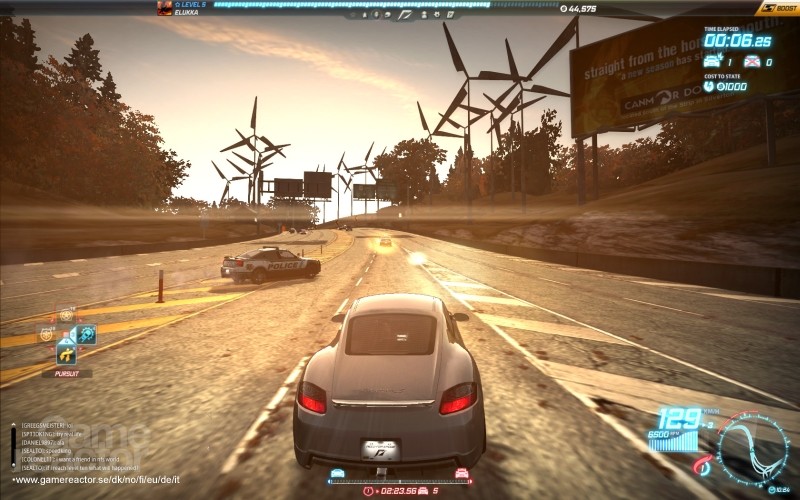Use the blue burst power-up
Image resolution: width=800 pixels, height=500 pixels.
tap(86, 335)
